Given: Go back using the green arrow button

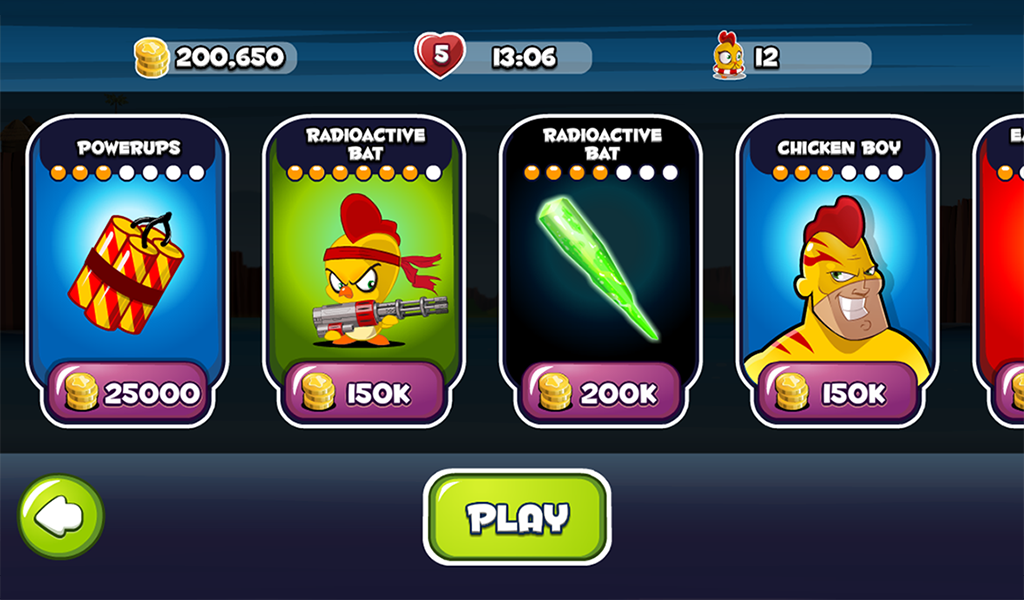Looking at the screenshot, I should 60,516.
